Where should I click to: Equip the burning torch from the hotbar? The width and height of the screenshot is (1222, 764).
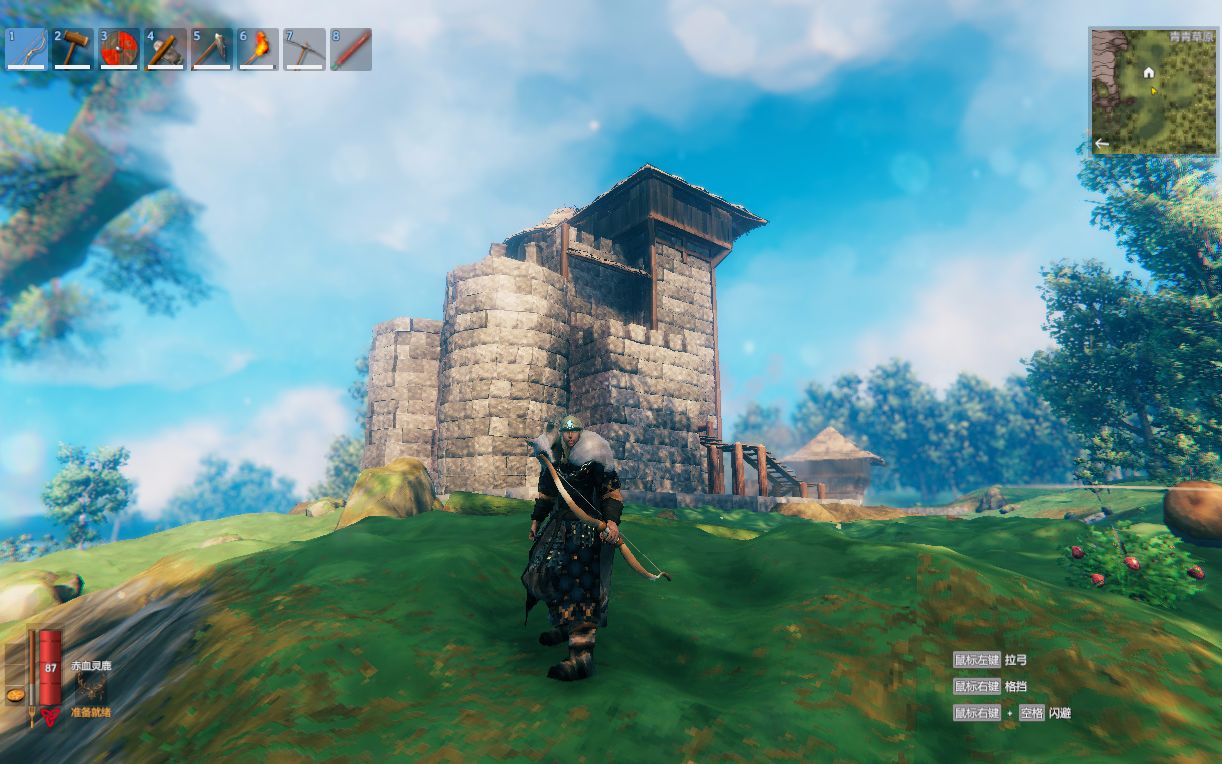[258, 49]
